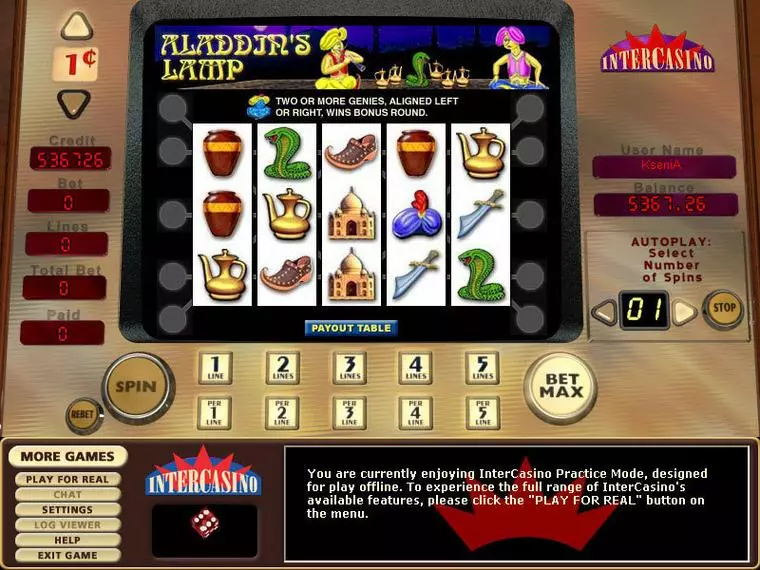Click the round RESET button
Screen dimensions: 760x570
click(x=84, y=414)
